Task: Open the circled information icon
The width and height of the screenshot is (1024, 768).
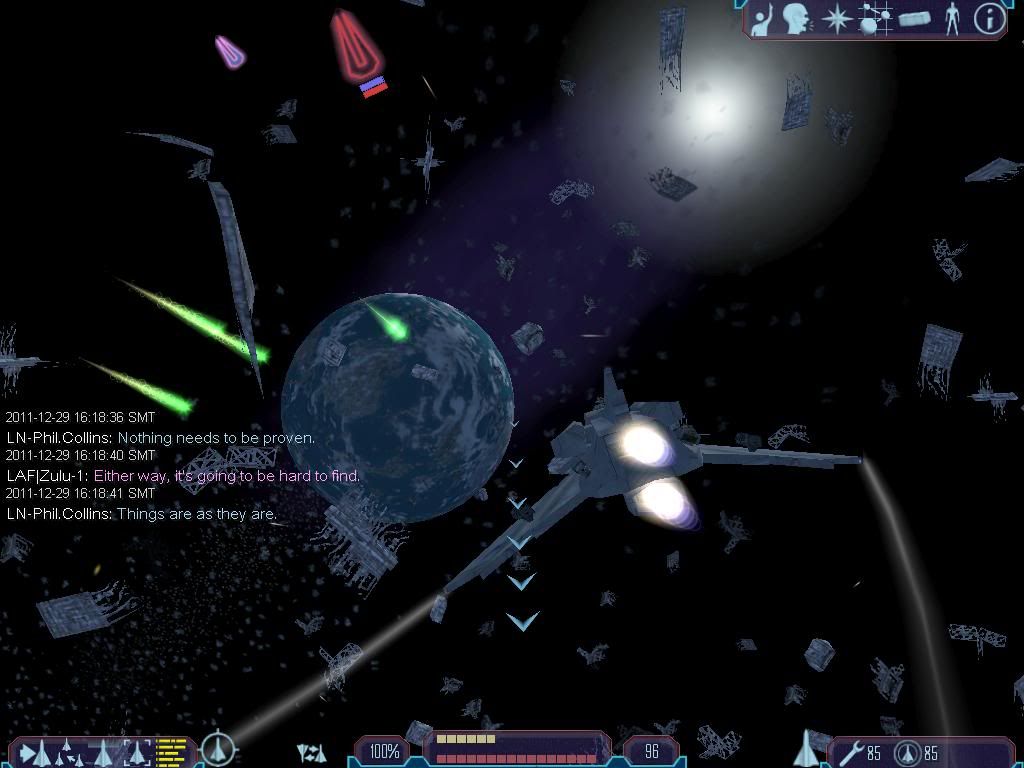Action: [x=989, y=19]
